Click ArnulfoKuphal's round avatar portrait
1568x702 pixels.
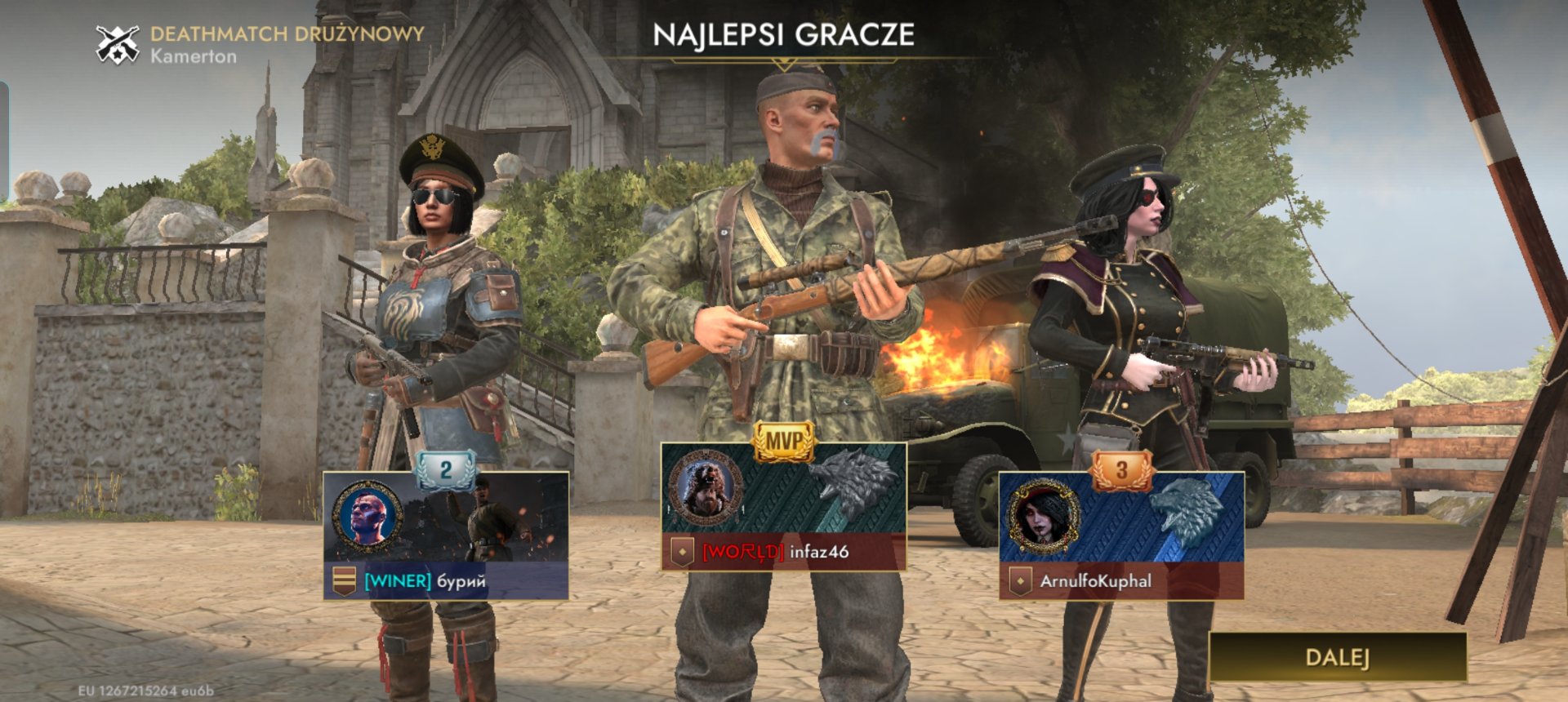point(1043,517)
